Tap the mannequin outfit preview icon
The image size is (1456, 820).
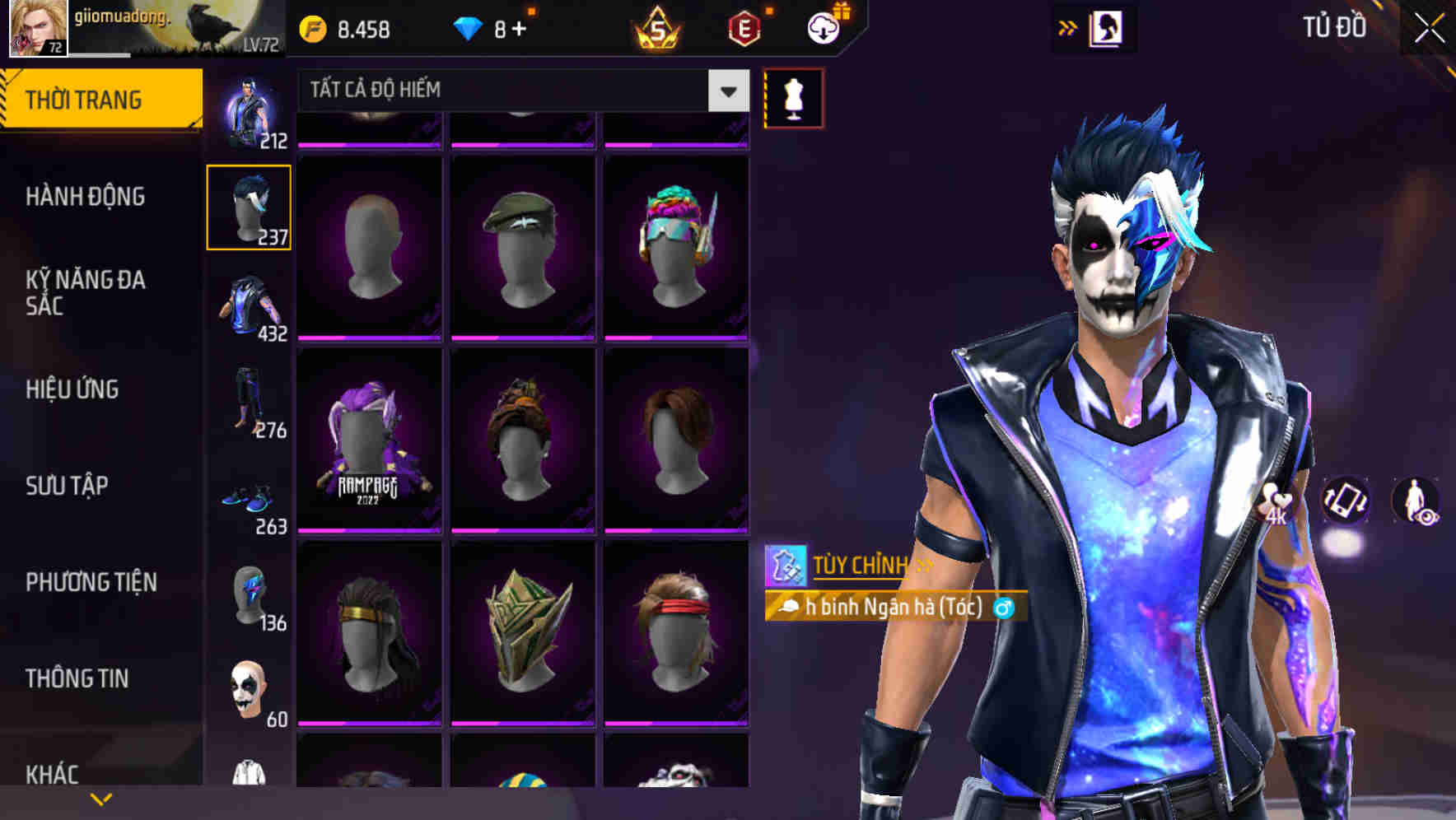click(793, 97)
